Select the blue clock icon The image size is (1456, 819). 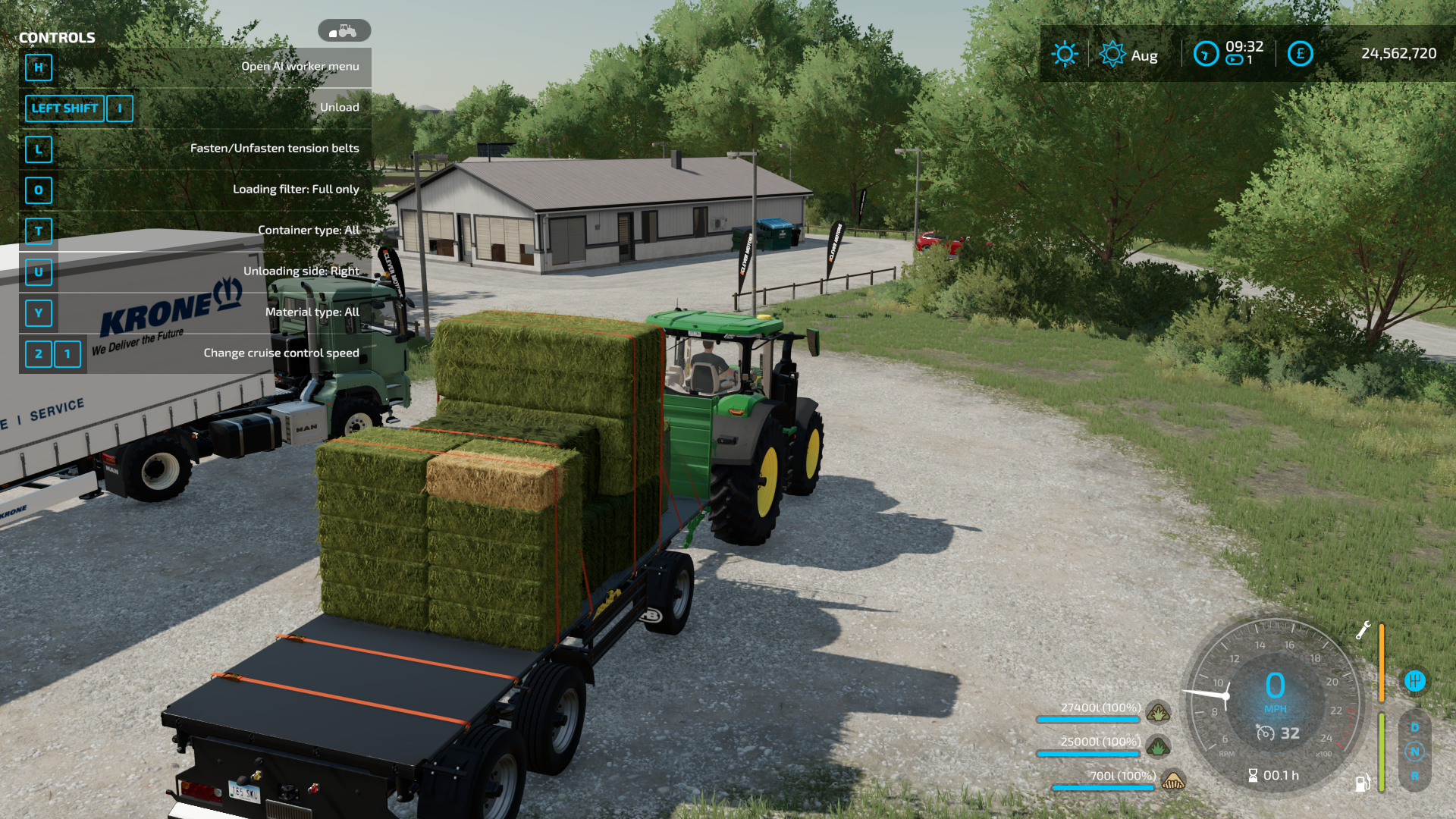[x=1206, y=54]
